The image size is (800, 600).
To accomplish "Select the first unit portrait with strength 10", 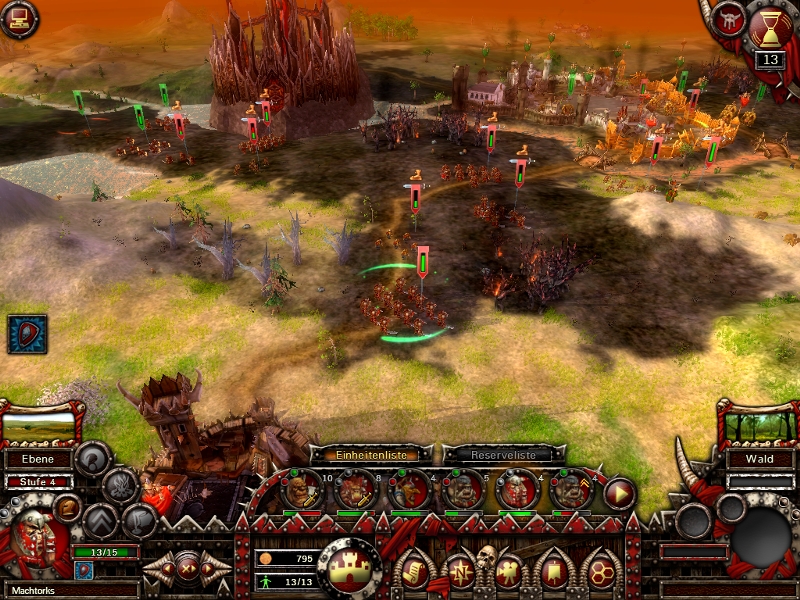I will coord(301,490).
